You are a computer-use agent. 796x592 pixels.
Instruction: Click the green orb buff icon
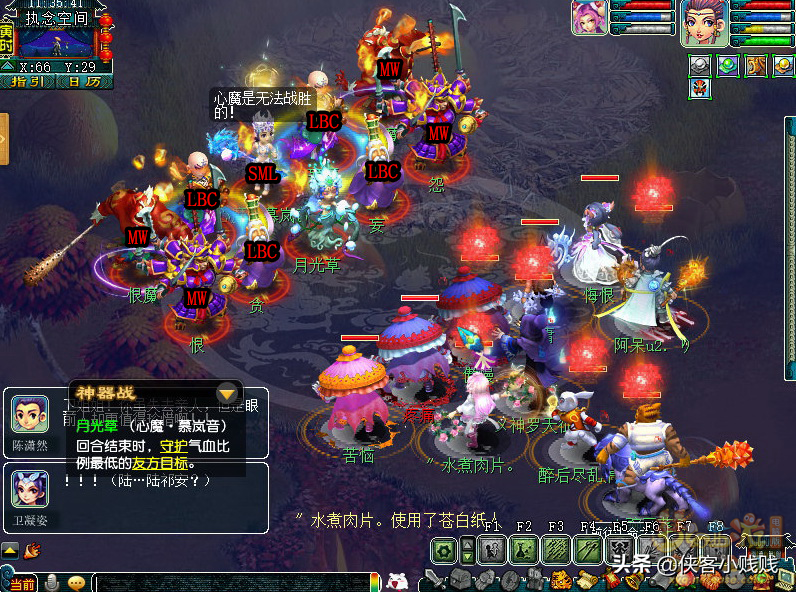728,65
